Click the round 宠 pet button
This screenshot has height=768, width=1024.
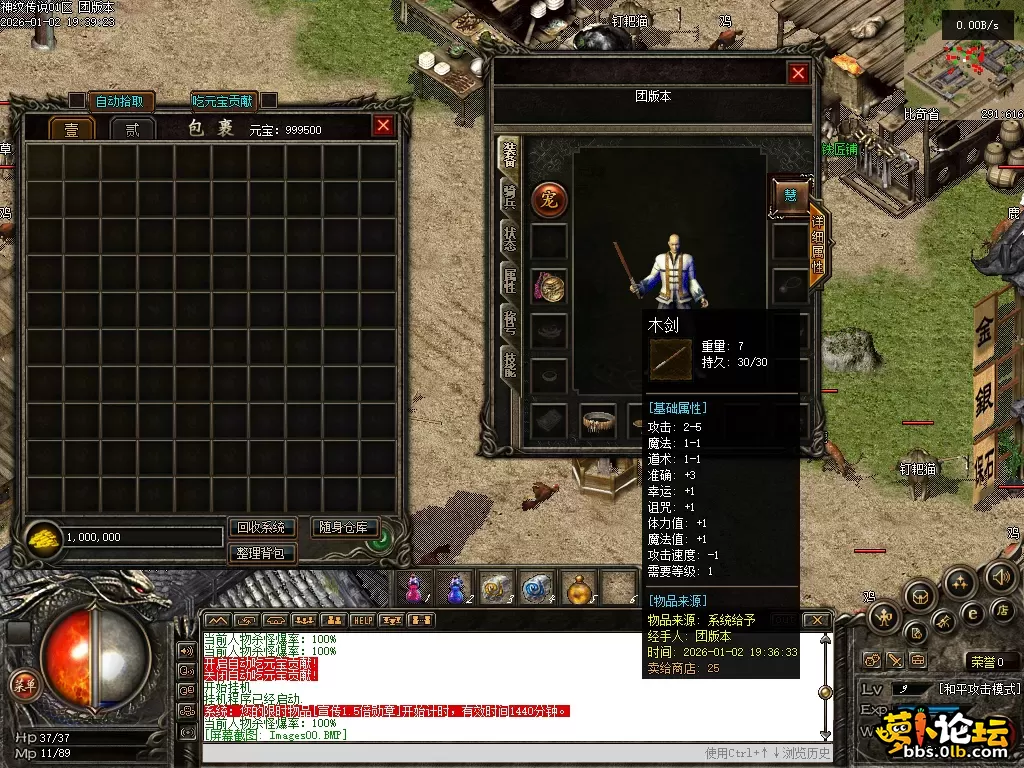(x=549, y=199)
